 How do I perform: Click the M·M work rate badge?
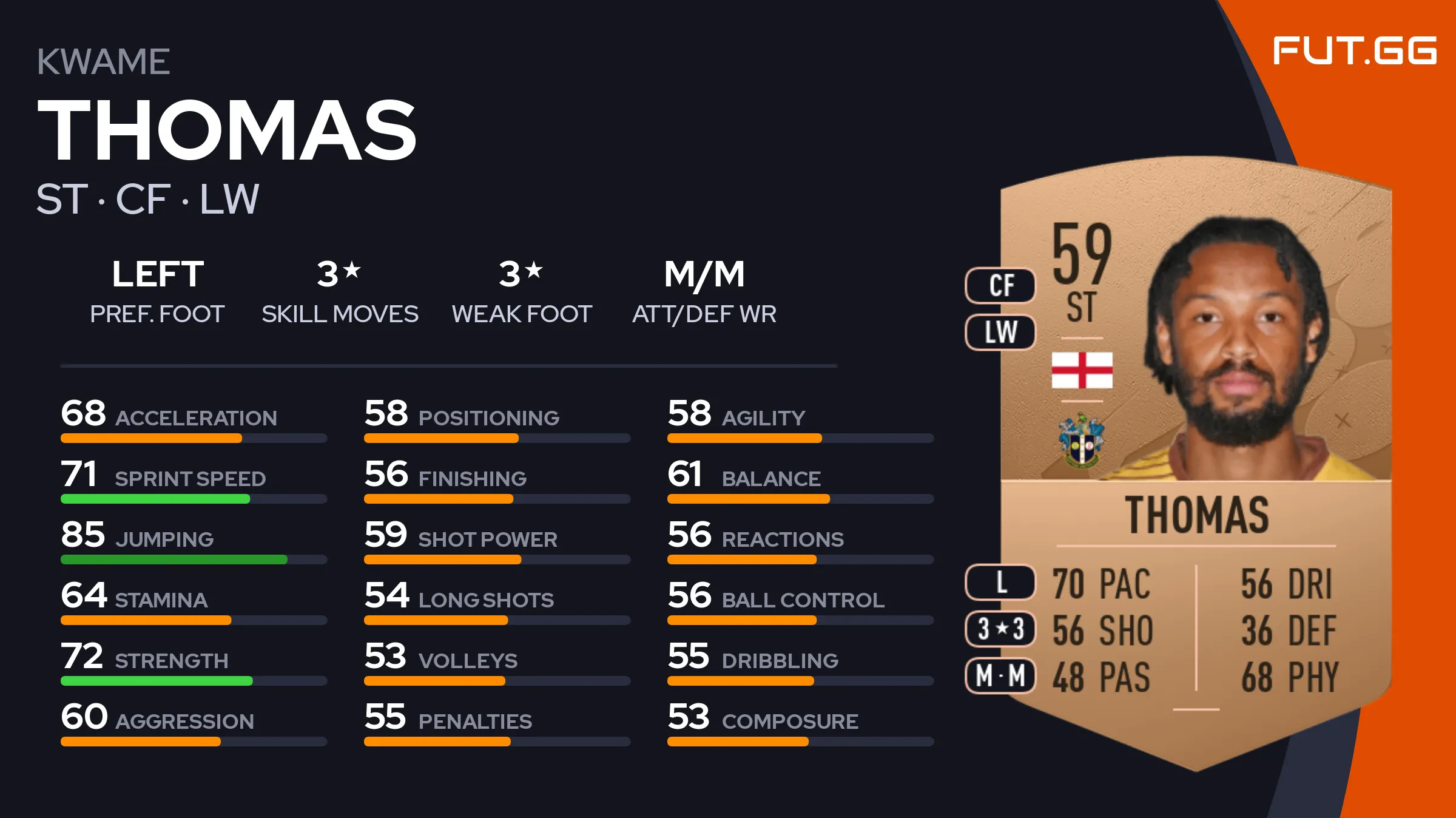click(x=1000, y=675)
